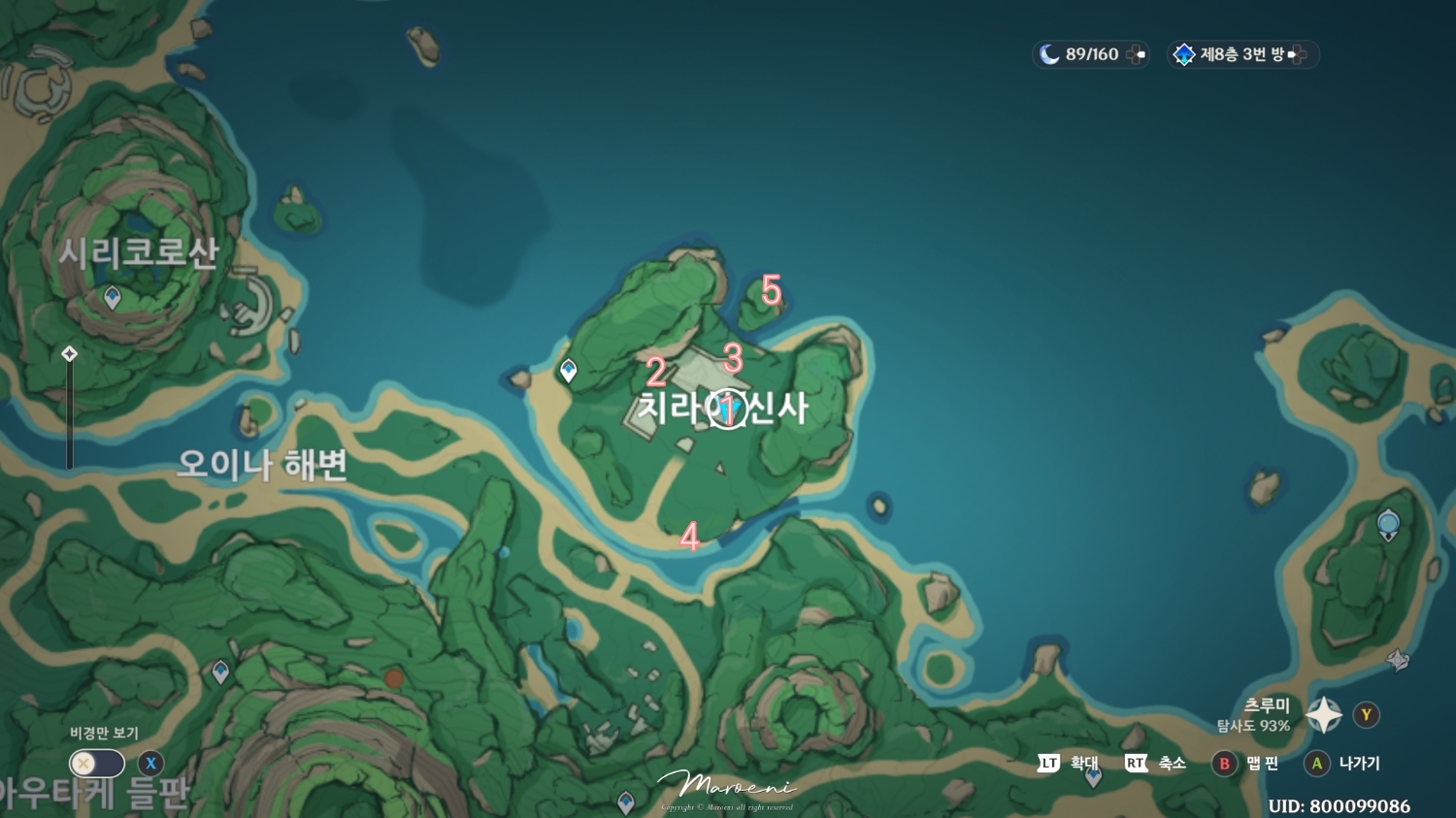Screen dimensions: 1456x818
Task: Click the Original Resin moon icon showing 89/160
Action: click(1052, 54)
